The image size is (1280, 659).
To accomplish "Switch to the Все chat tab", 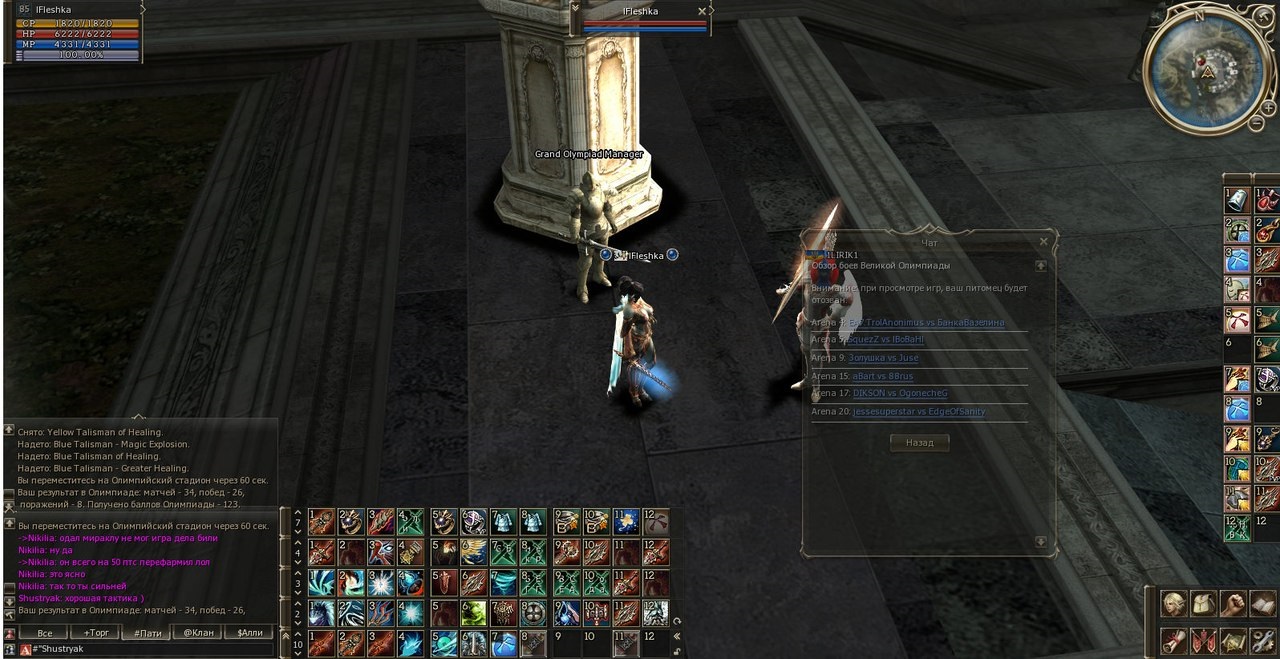I will pos(44,633).
